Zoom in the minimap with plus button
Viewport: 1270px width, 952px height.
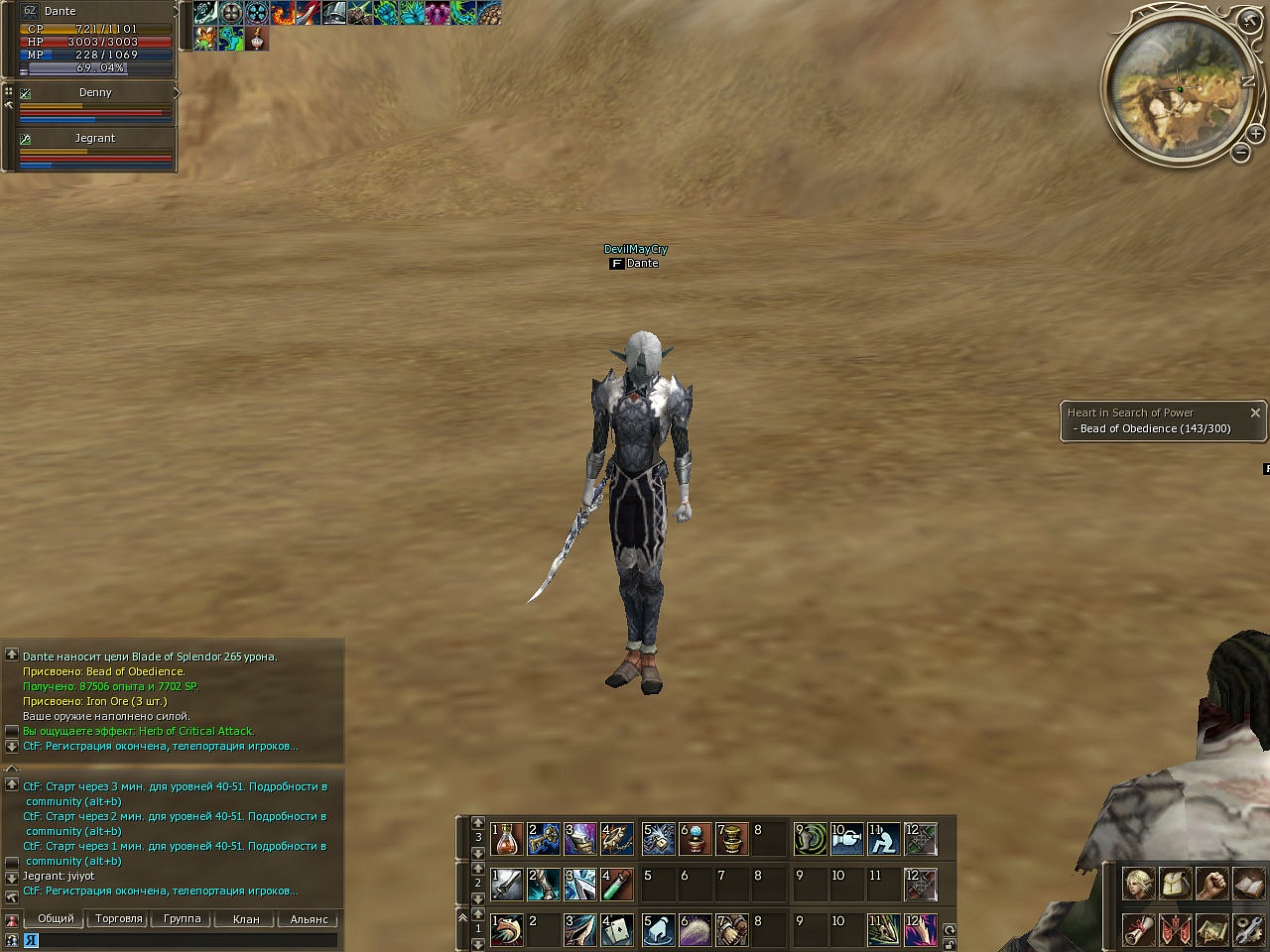point(1255,133)
